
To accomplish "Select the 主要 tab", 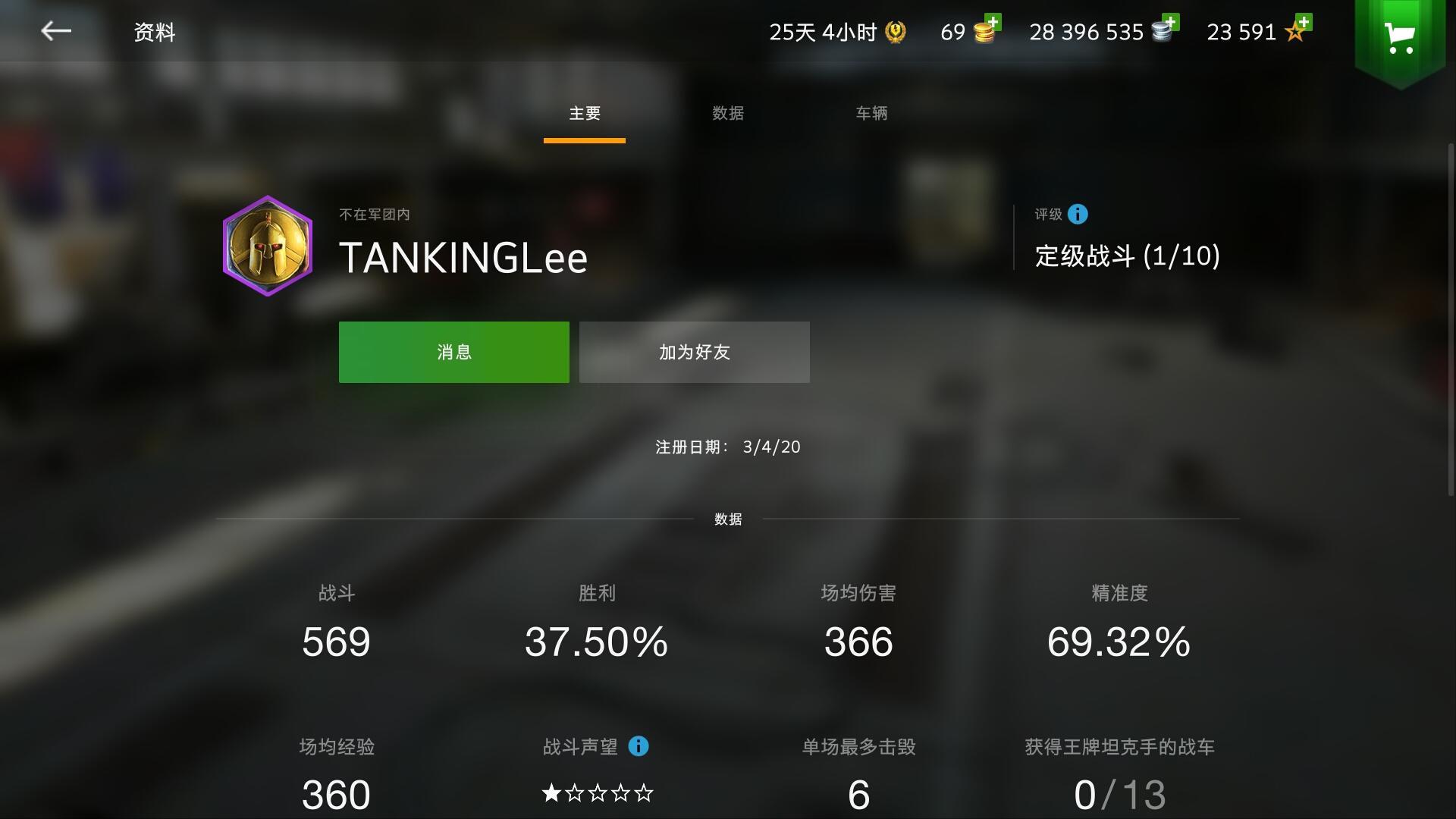I will click(584, 114).
